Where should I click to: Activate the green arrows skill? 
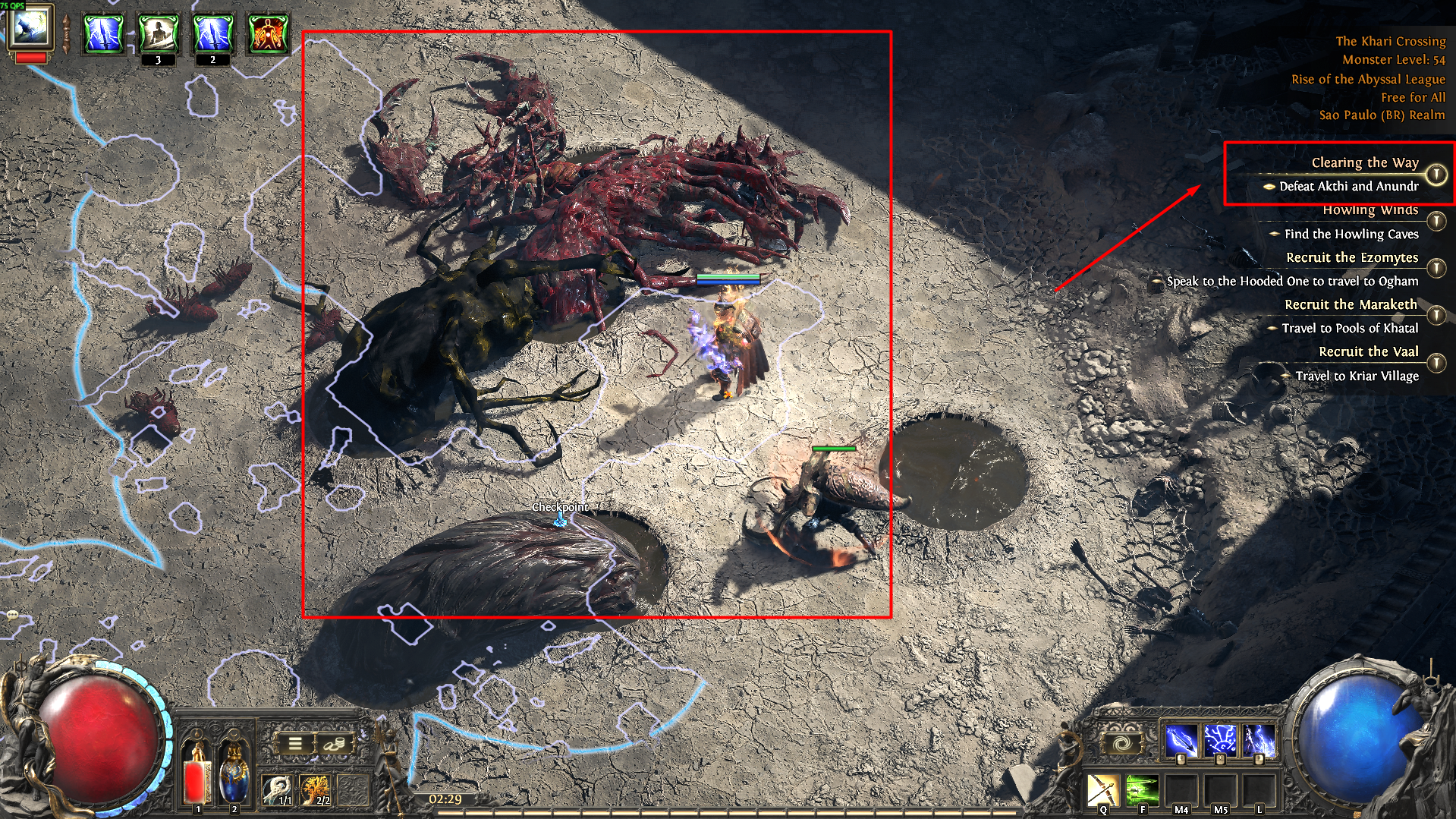1142,791
